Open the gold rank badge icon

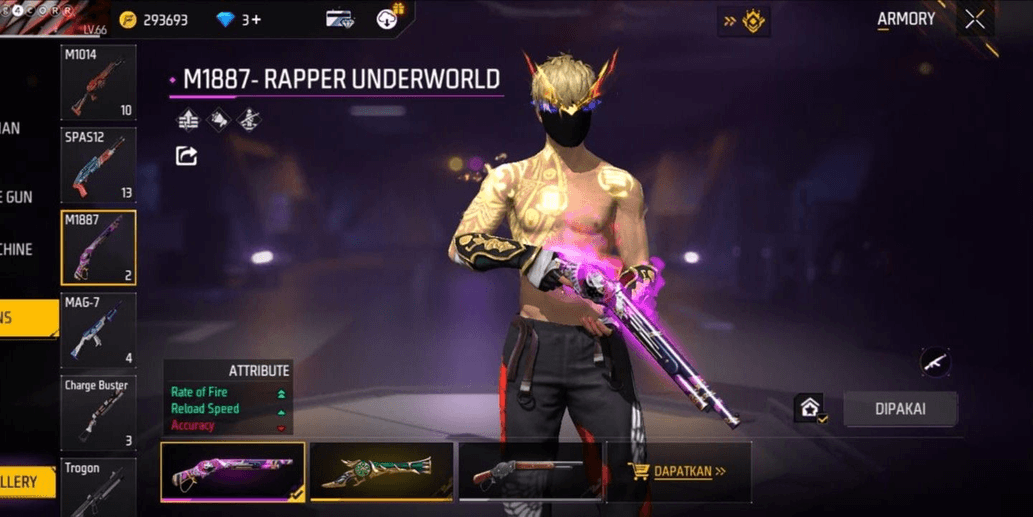point(745,21)
